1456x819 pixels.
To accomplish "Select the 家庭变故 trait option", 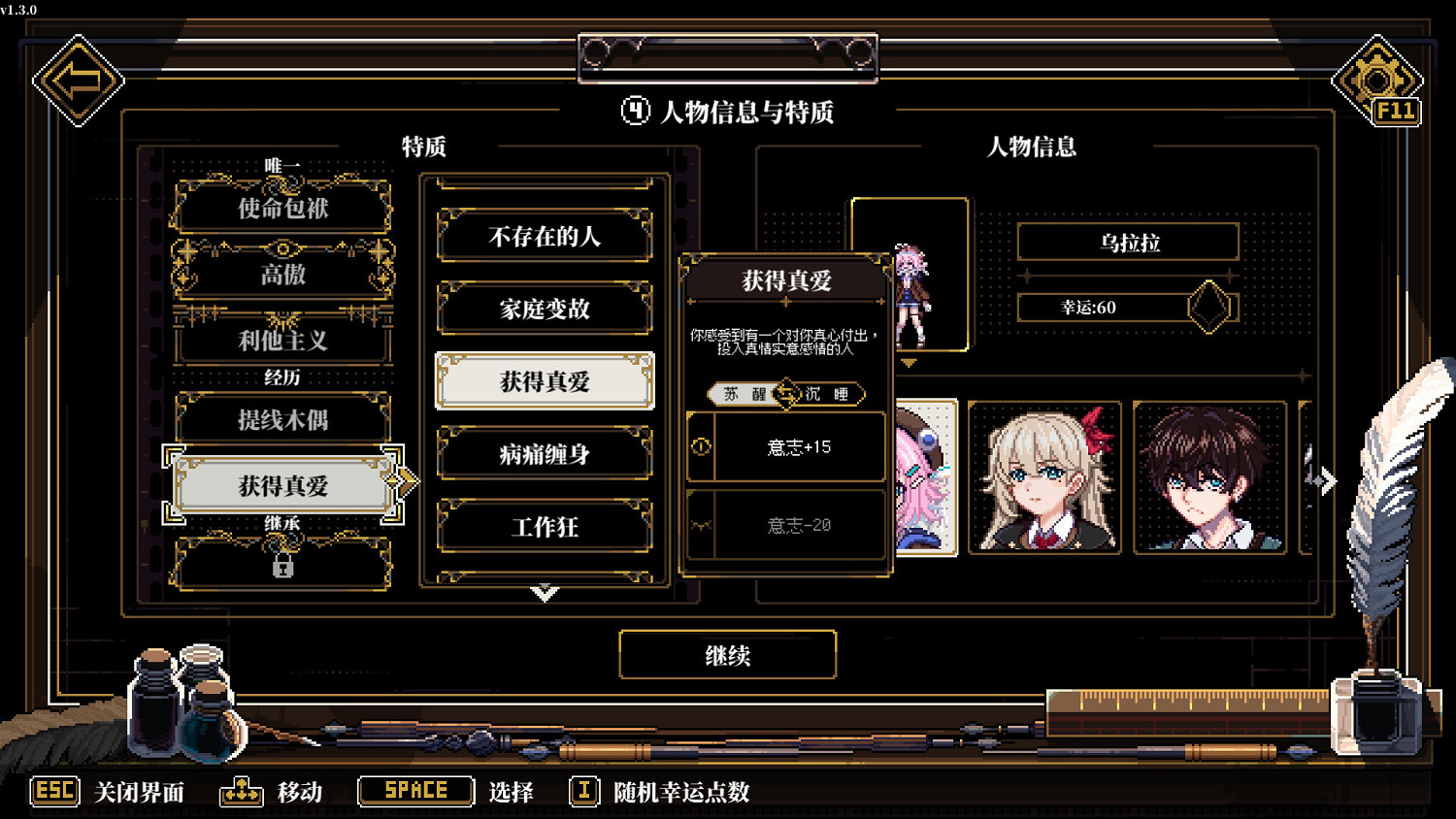I will coord(545,309).
